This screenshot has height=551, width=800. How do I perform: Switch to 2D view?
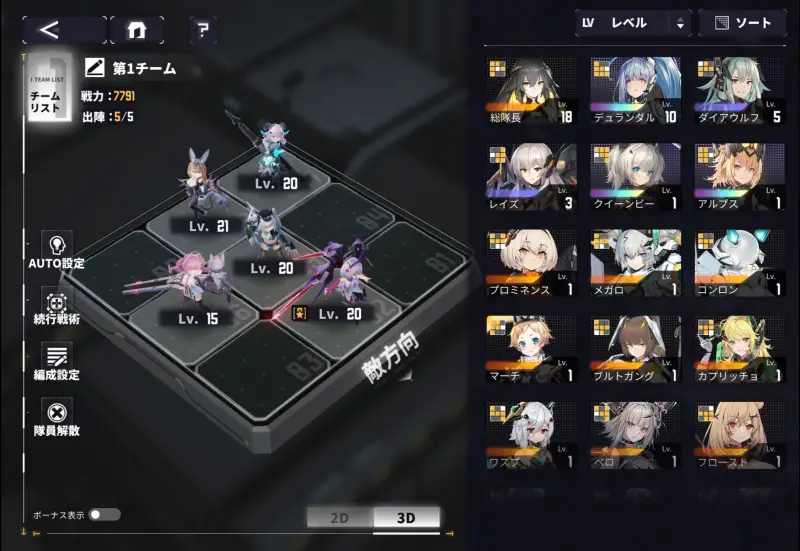pyautogui.click(x=339, y=518)
